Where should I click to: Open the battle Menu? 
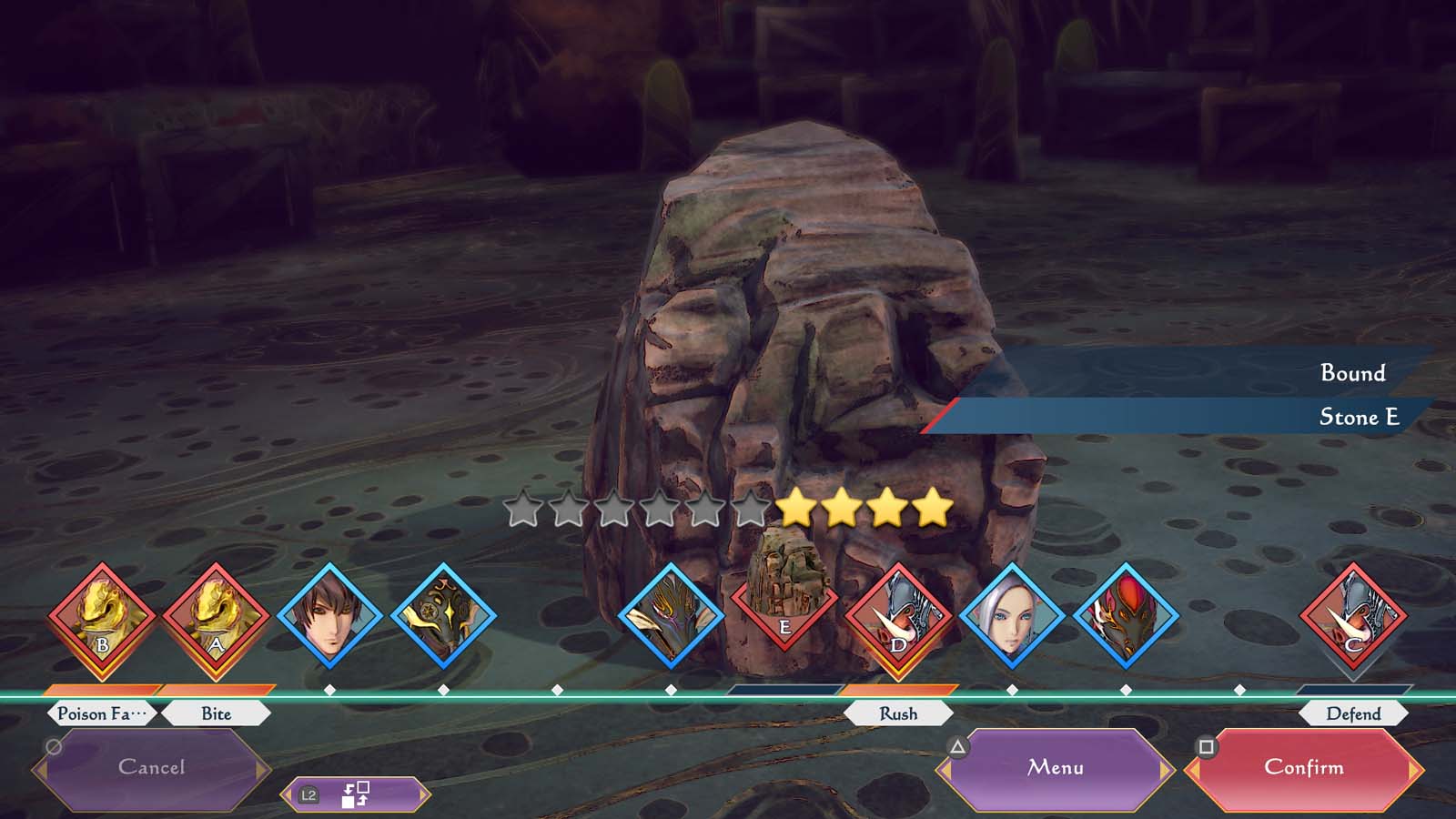pos(1055,768)
